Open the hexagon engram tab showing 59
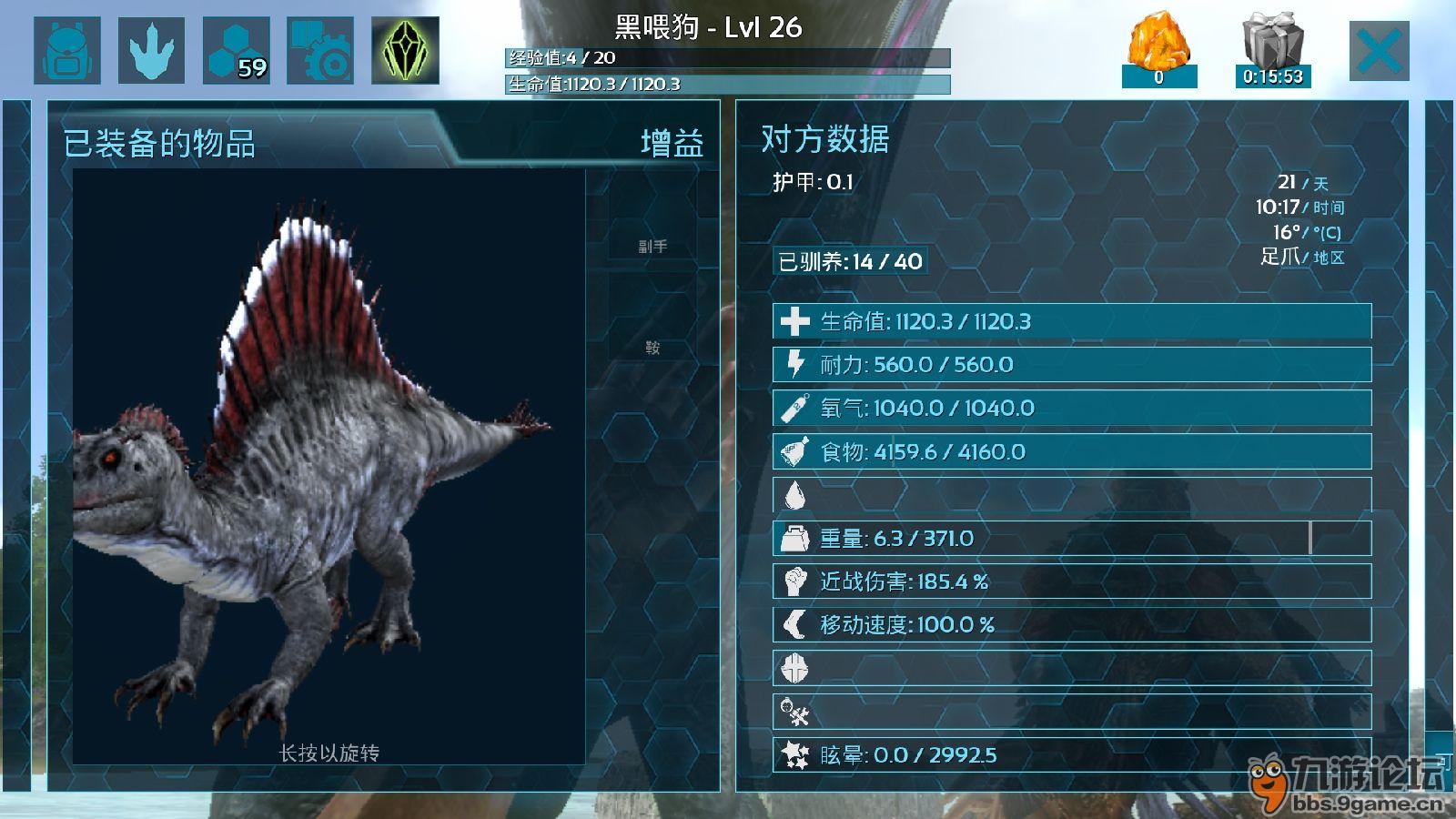This screenshot has height=819, width=1456. (236, 51)
